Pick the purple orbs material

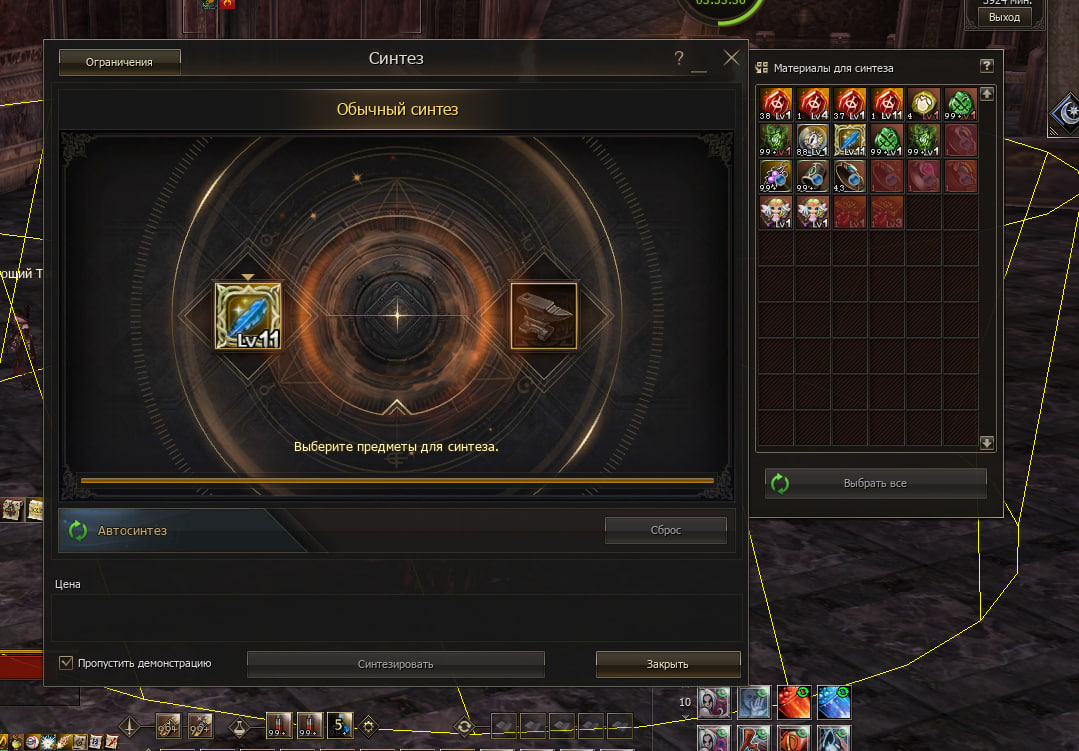tap(775, 176)
